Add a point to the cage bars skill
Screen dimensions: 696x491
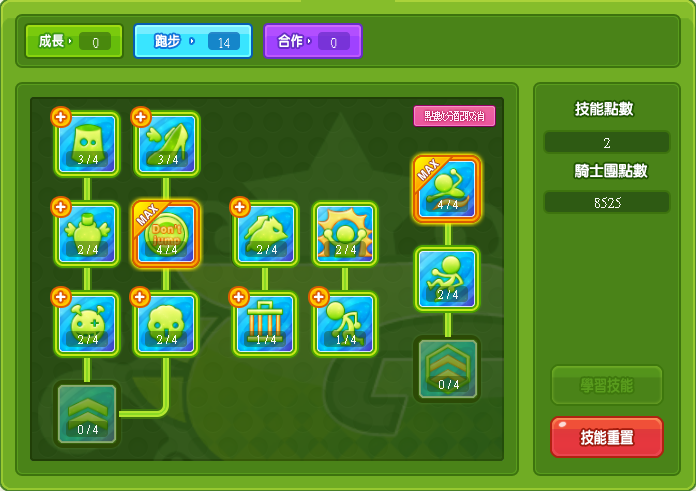pyautogui.click(x=239, y=297)
